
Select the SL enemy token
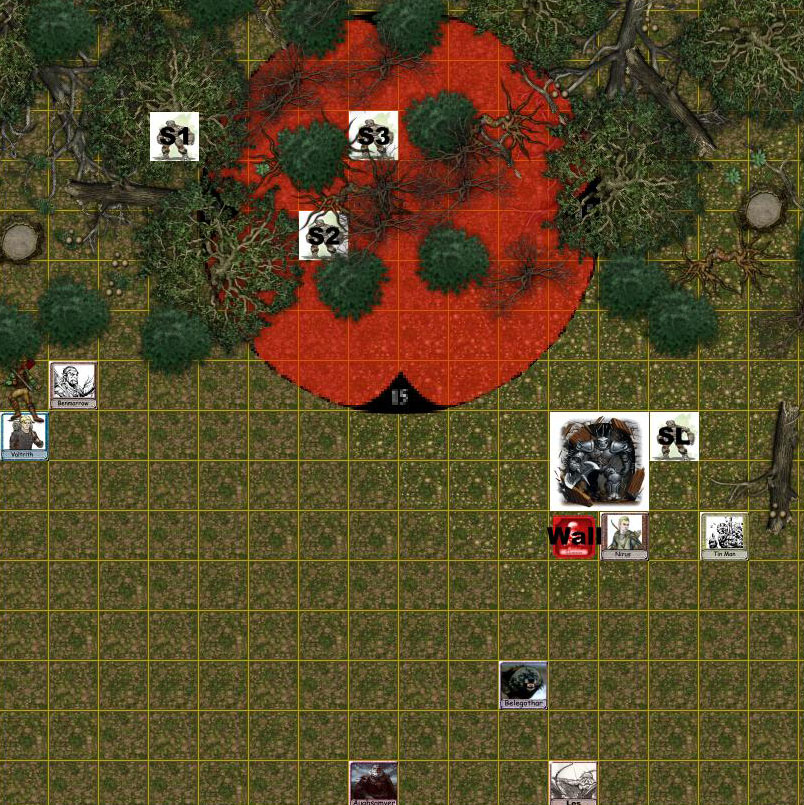click(674, 437)
